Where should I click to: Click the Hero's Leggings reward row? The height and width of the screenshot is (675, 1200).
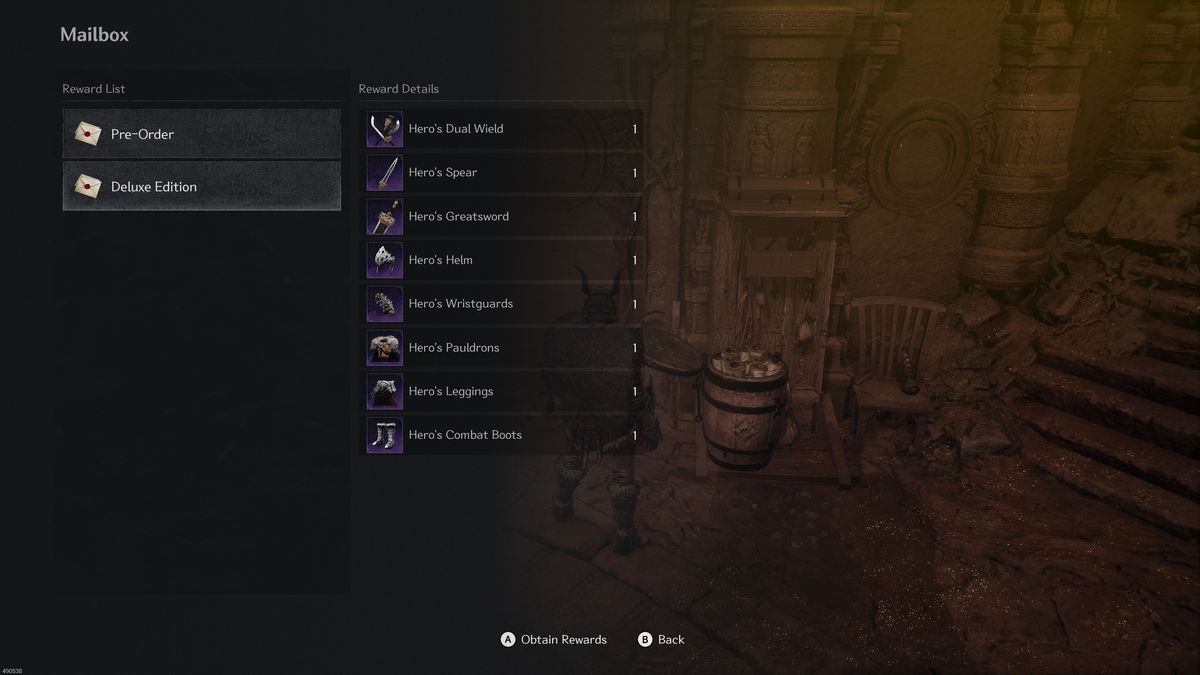[x=501, y=391]
